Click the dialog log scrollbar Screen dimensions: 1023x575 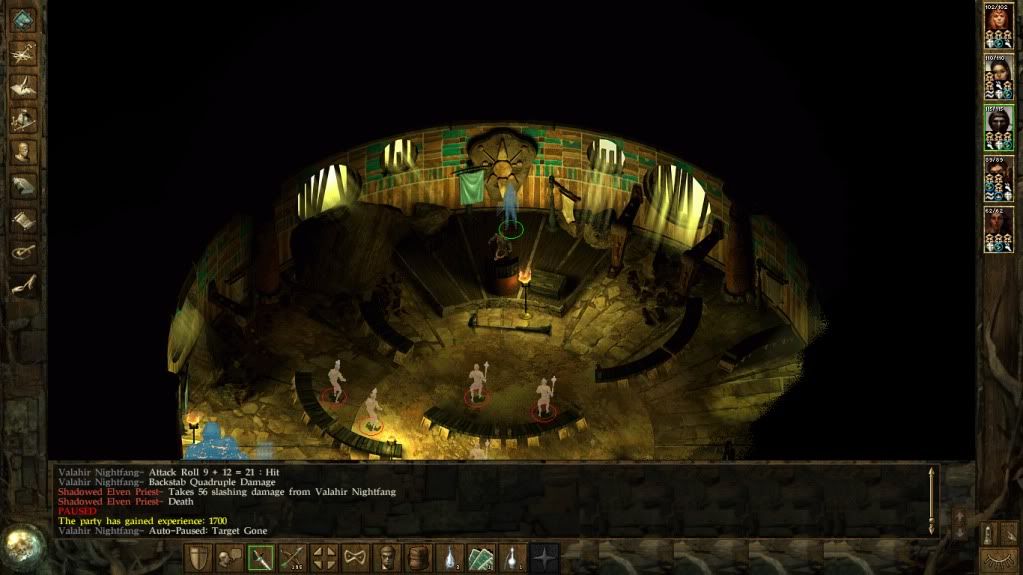932,500
